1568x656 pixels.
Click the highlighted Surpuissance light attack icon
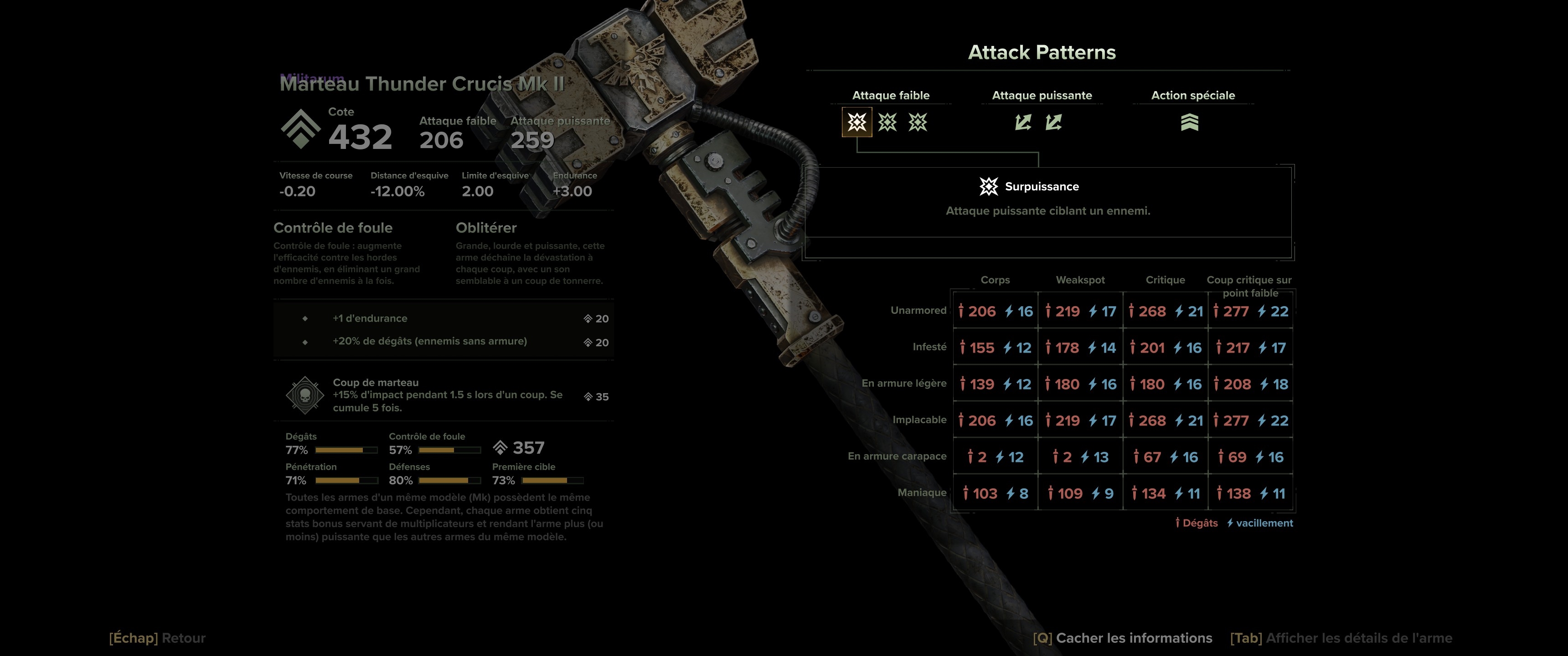coord(856,122)
